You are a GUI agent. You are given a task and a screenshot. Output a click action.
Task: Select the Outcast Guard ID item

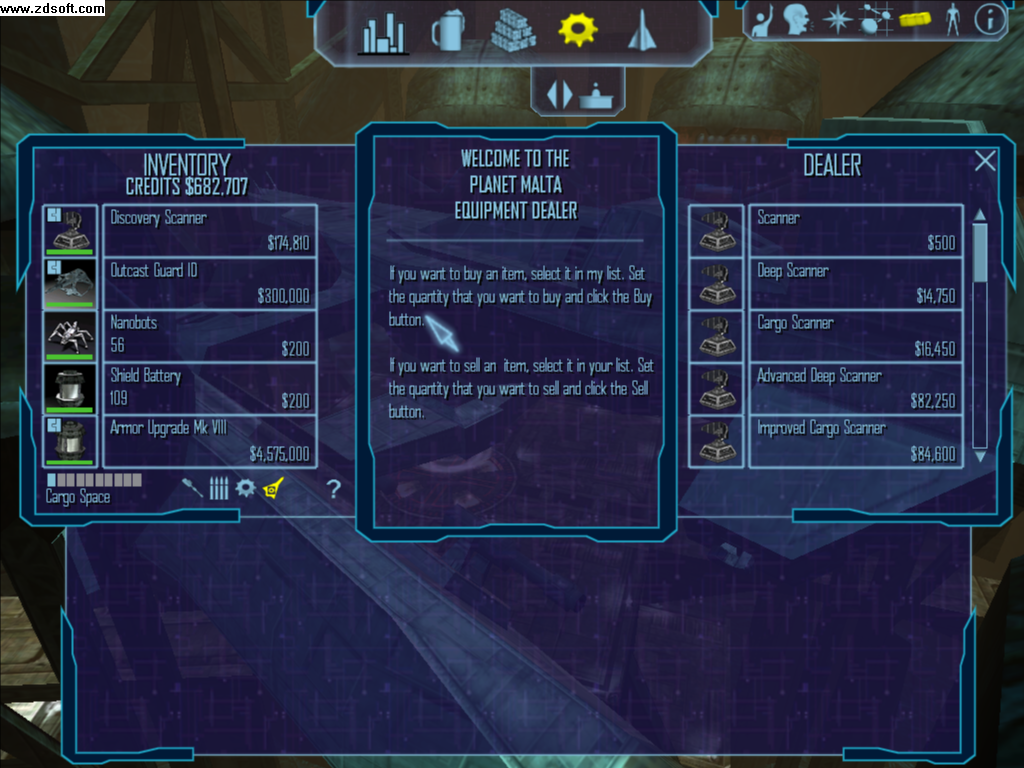coord(213,283)
